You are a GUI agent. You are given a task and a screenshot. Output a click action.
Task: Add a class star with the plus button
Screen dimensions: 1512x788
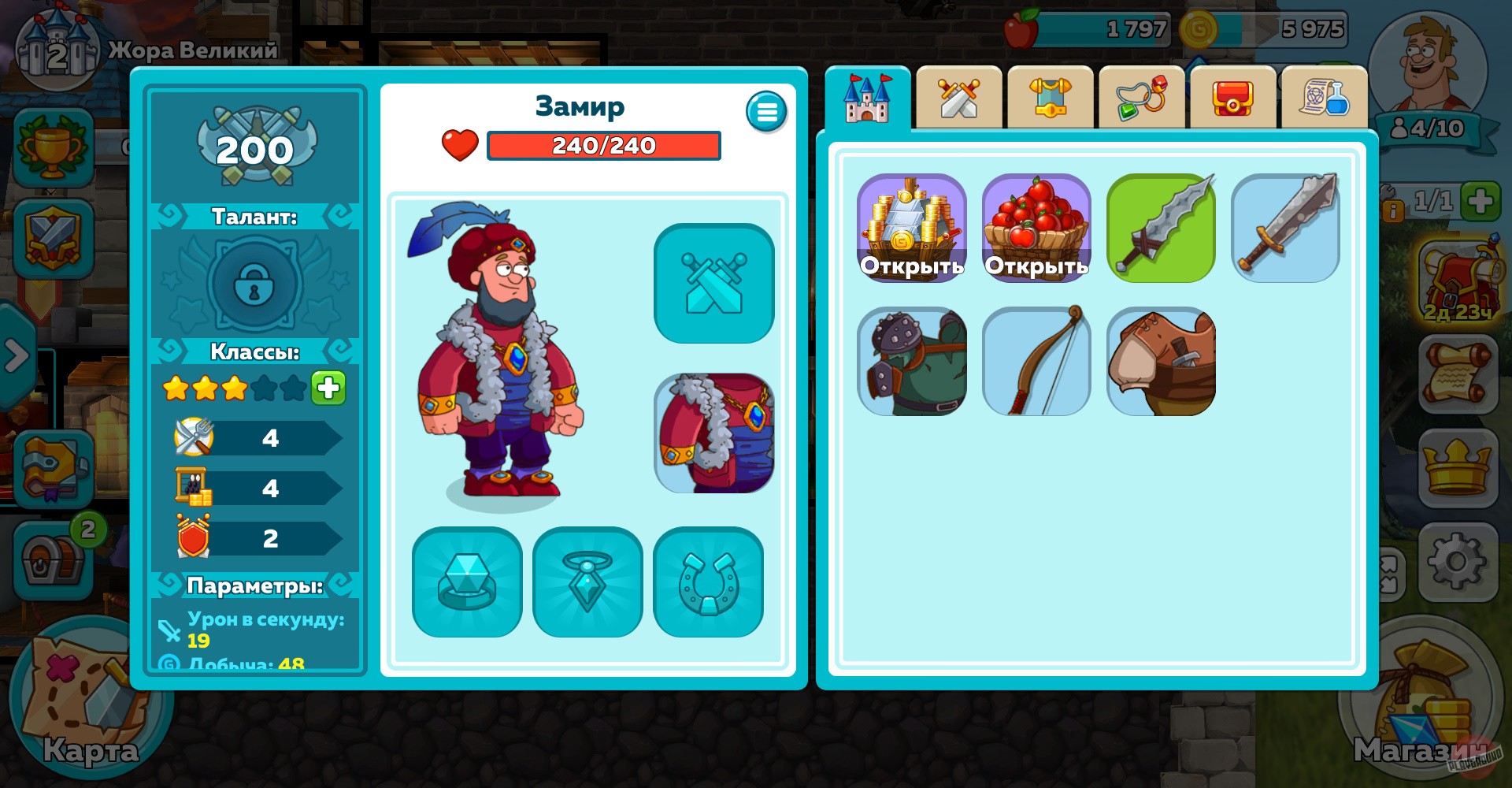[328, 387]
